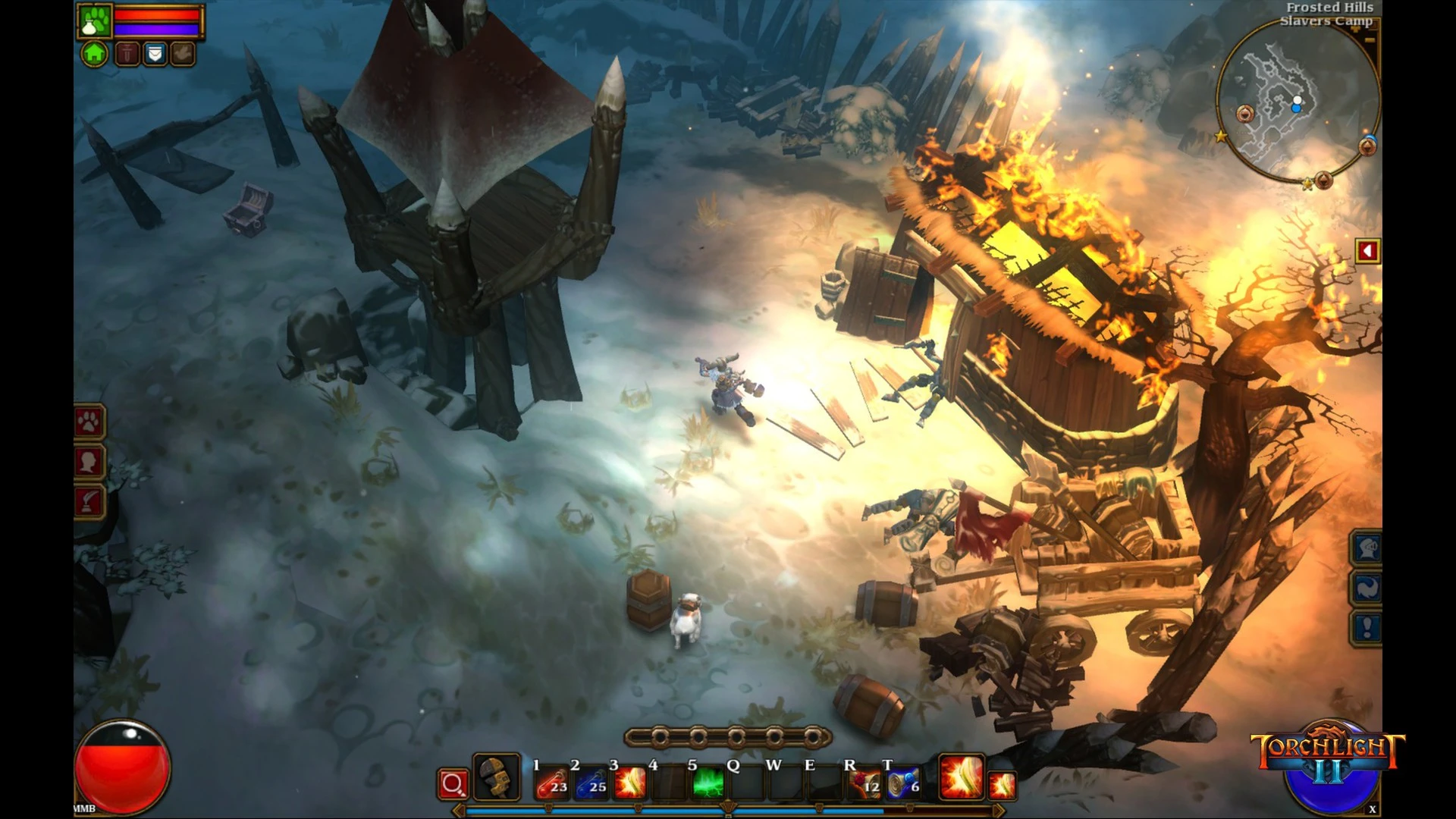Screen dimensions: 1456x819
Task: Activate the green lightning skill in slot 5
Action: (x=708, y=783)
